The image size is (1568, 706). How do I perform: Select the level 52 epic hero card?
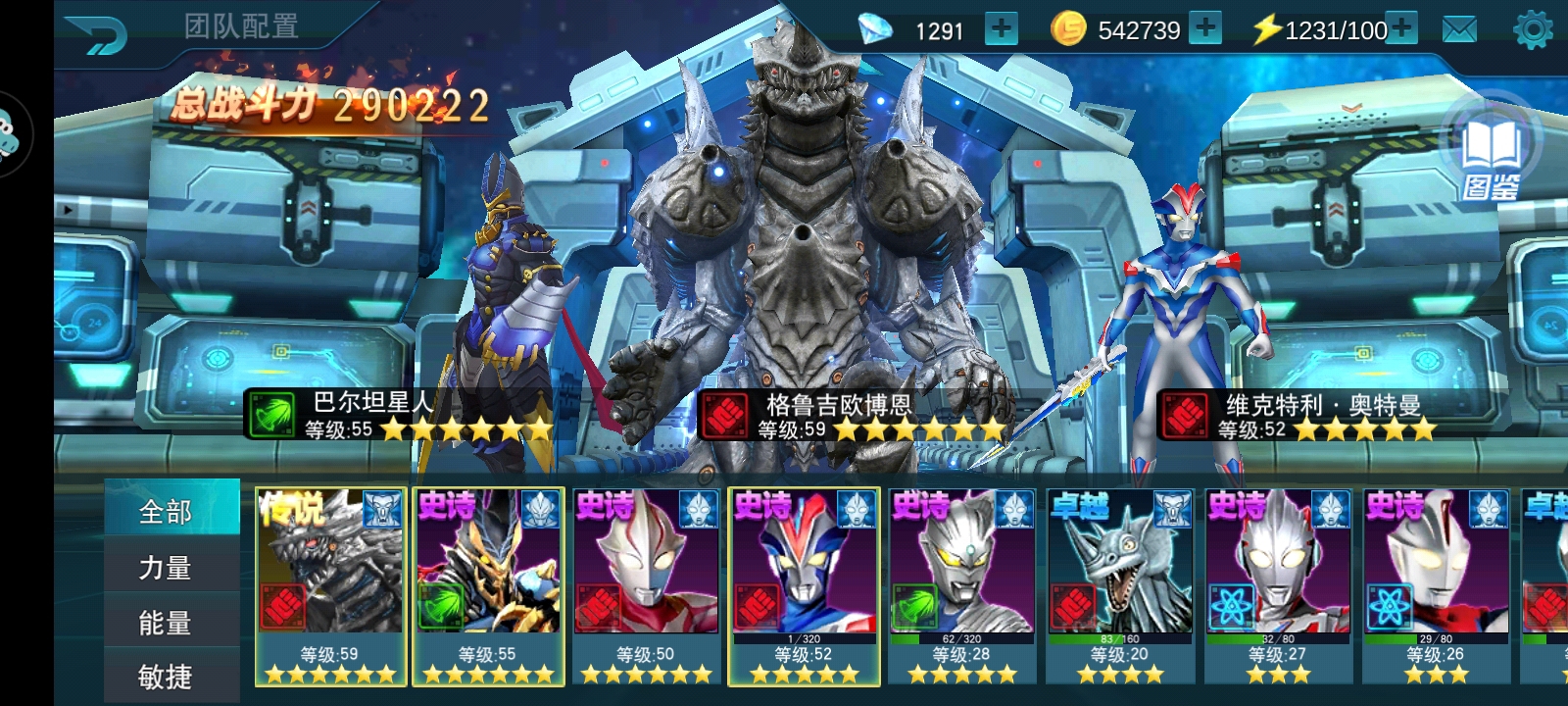[804, 585]
